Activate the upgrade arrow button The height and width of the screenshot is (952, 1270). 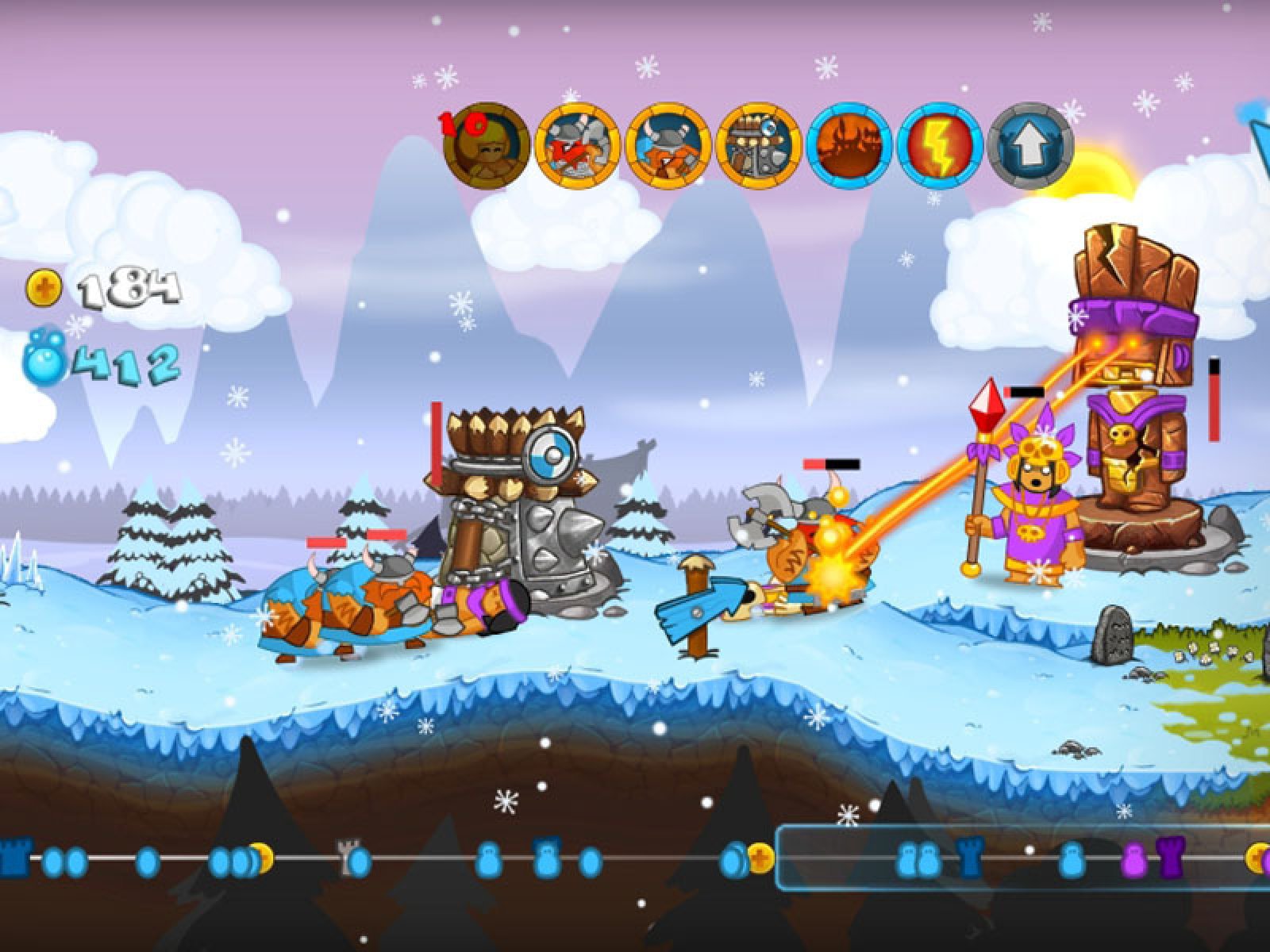click(1030, 145)
